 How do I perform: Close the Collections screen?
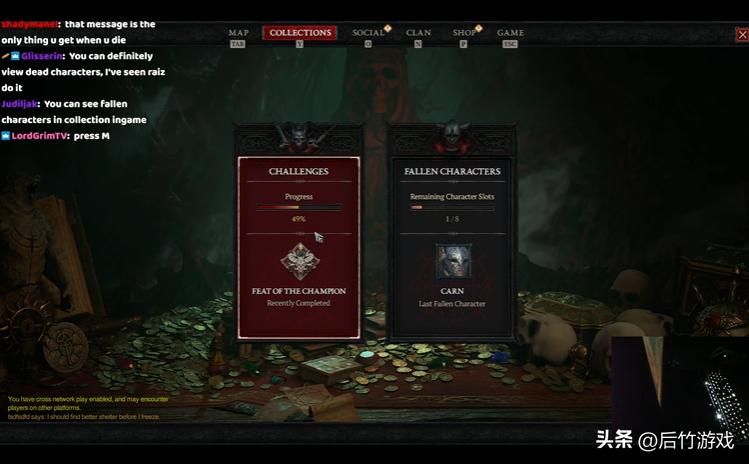click(741, 35)
